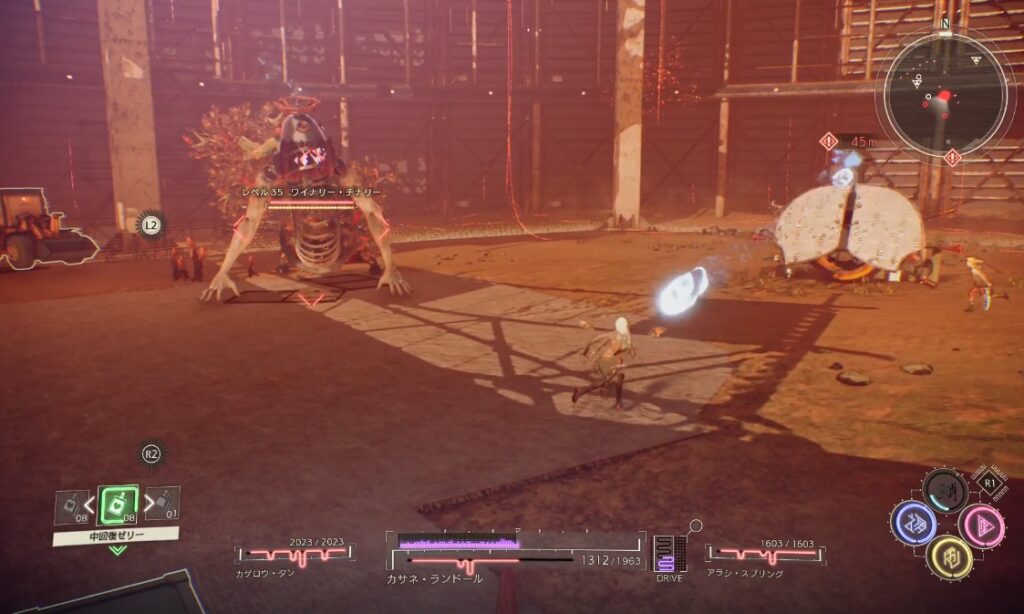
Task: Cycle items with the right arrow
Action: (x=148, y=503)
